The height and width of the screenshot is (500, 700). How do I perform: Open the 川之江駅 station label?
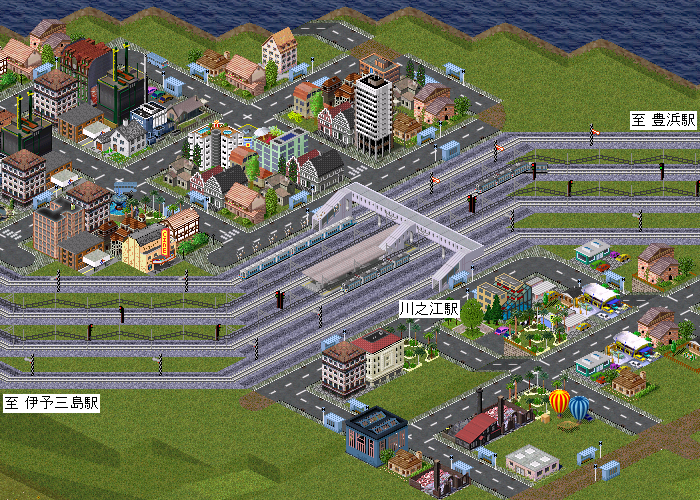point(428,309)
